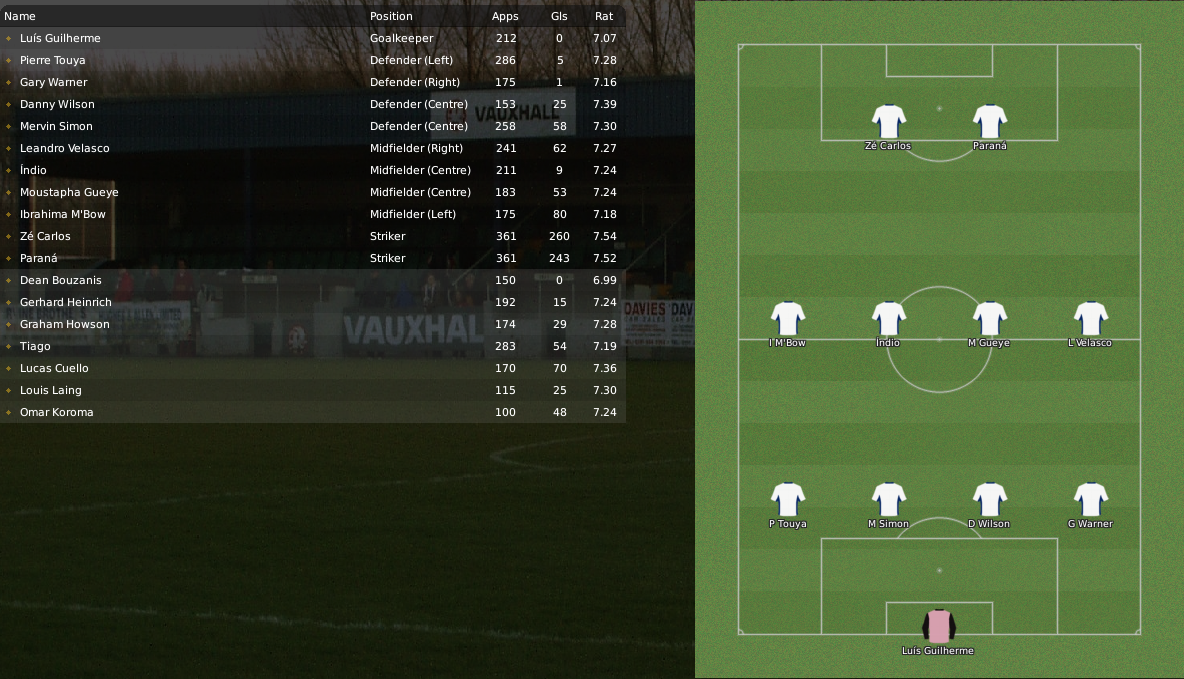Click Paraná's shirt icon on the pitch
The image size is (1184, 679).
pos(990,121)
